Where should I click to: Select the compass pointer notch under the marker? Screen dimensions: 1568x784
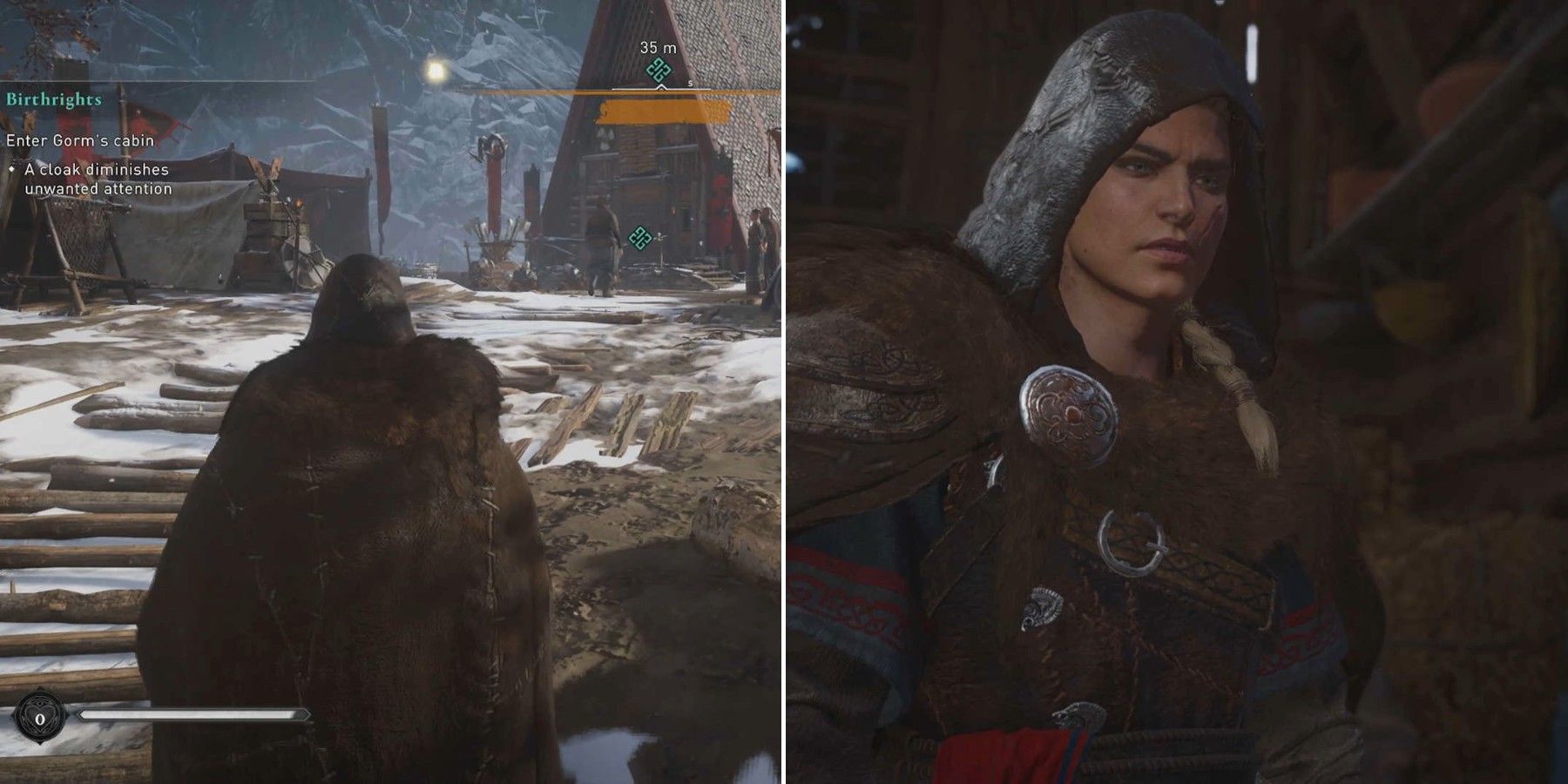pos(662,87)
